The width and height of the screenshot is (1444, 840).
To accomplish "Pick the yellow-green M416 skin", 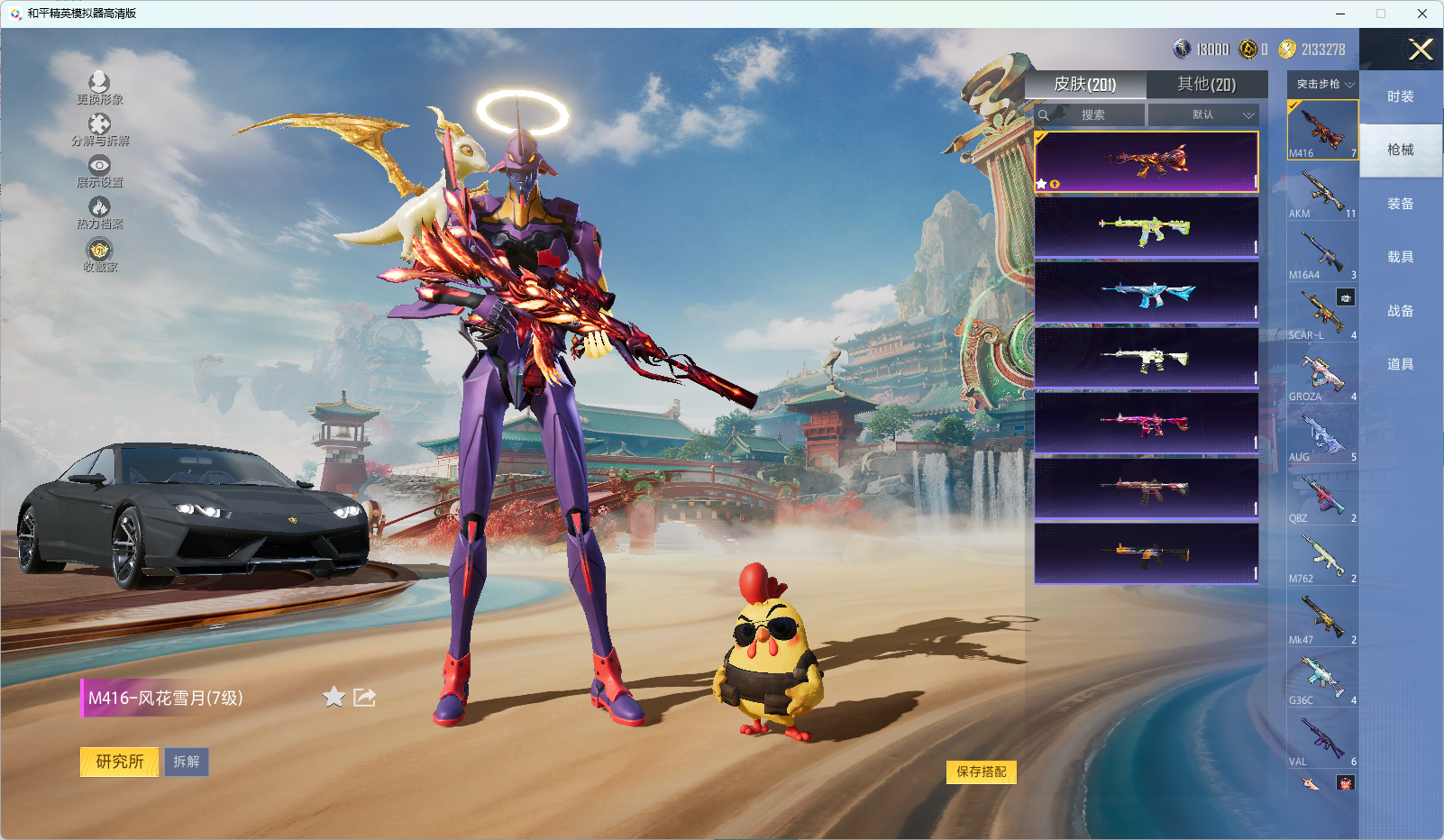I will click(1146, 228).
